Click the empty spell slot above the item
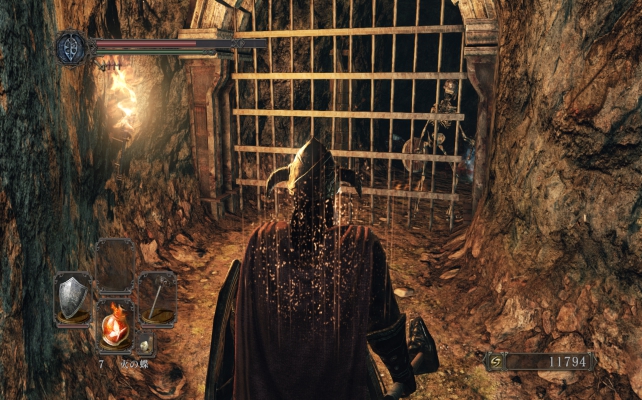 click(x=115, y=266)
